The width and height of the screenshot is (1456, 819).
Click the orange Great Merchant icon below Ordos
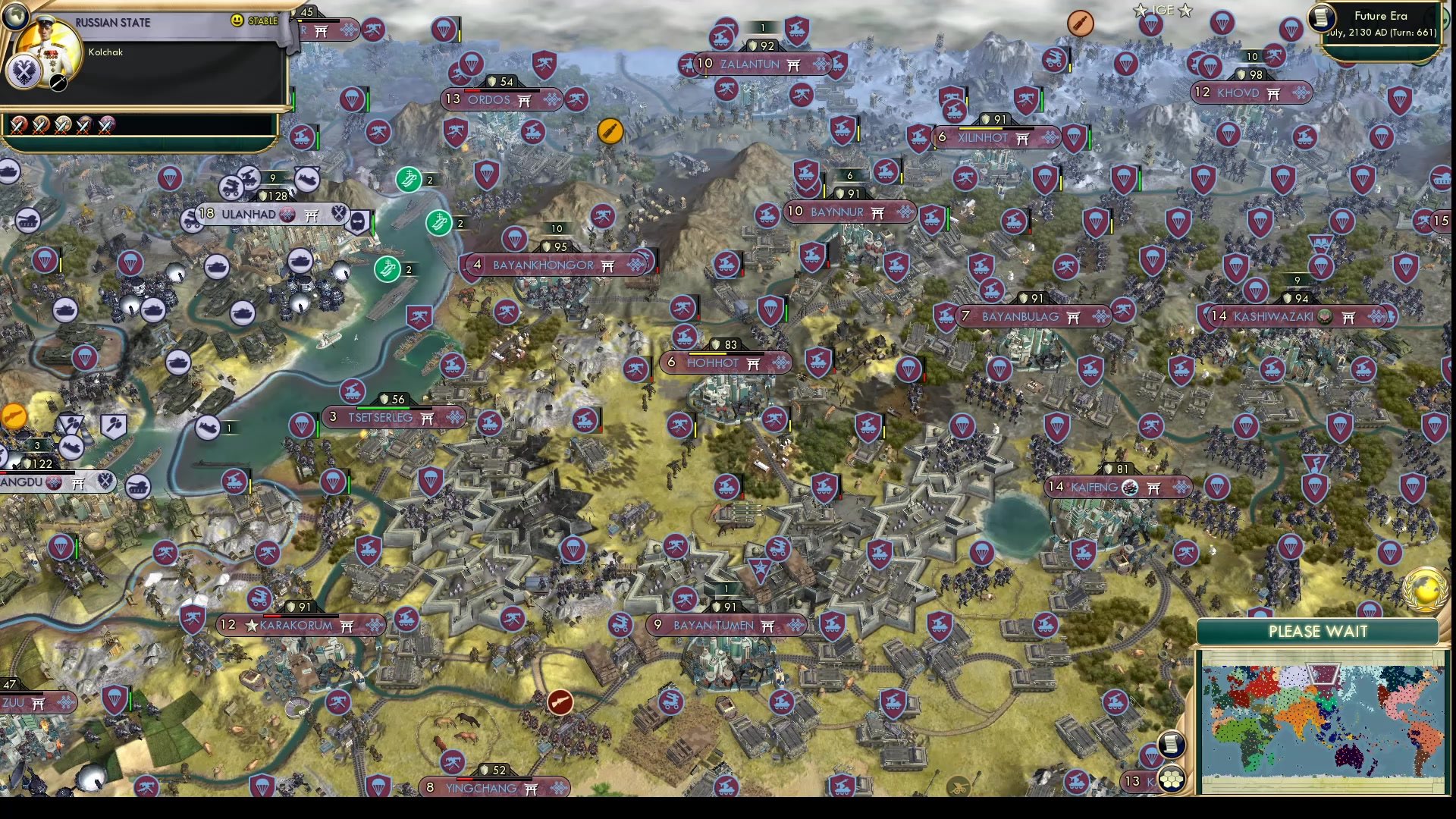[610, 130]
